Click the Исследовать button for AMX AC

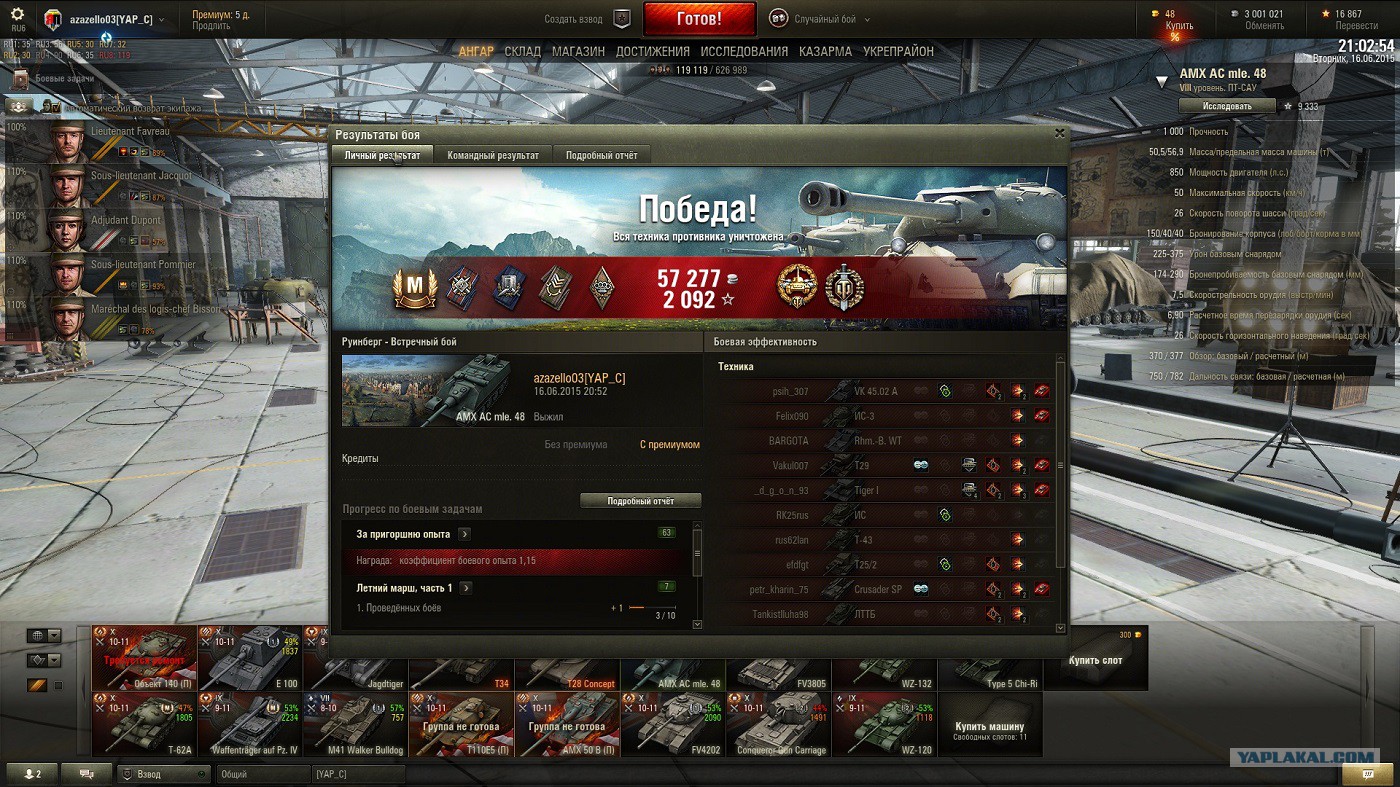[x=1226, y=106]
